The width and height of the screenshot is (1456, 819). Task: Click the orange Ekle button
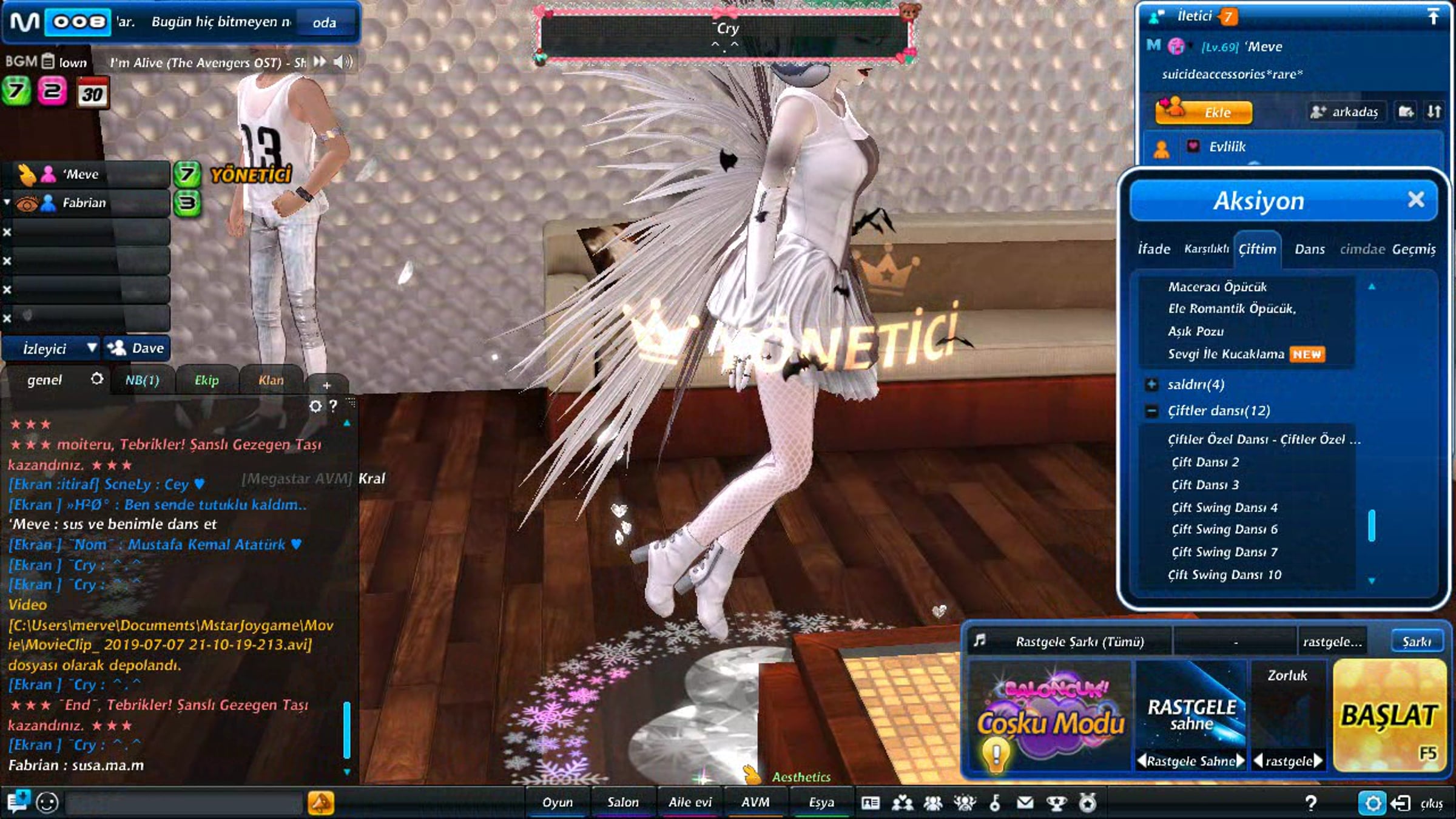pyautogui.click(x=1204, y=112)
